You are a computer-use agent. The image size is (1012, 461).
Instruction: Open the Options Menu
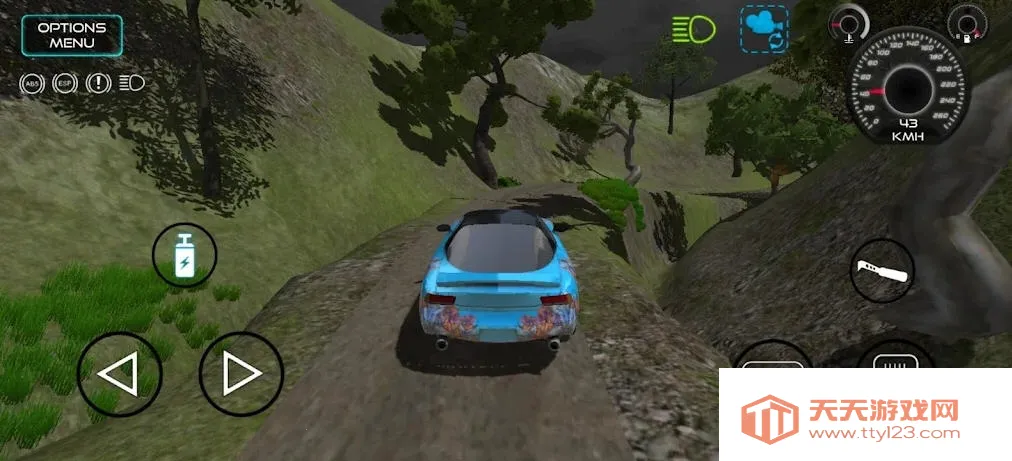click(x=72, y=35)
